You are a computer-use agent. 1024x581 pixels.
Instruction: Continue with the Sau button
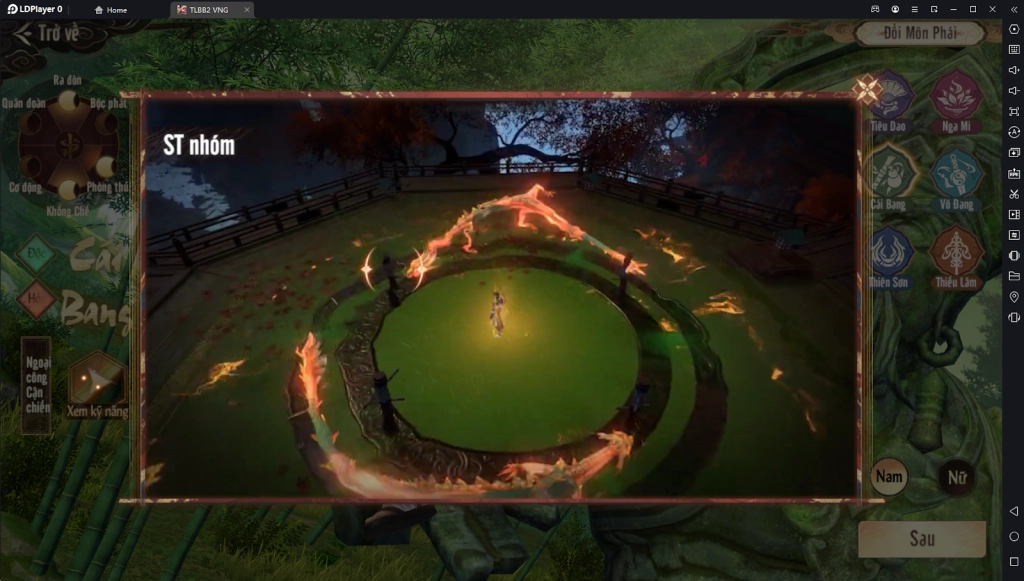pos(922,538)
